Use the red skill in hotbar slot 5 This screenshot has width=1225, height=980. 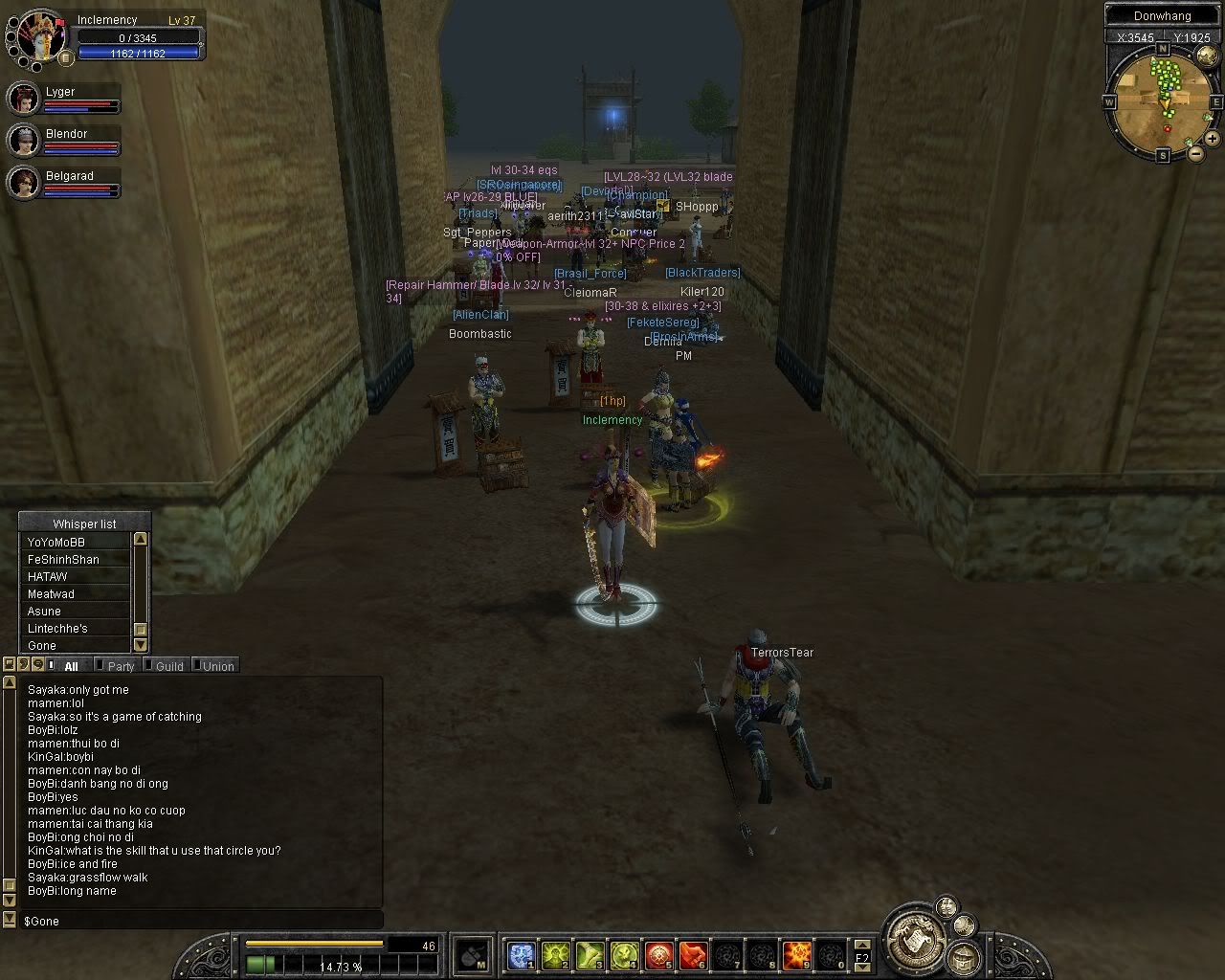click(x=658, y=955)
